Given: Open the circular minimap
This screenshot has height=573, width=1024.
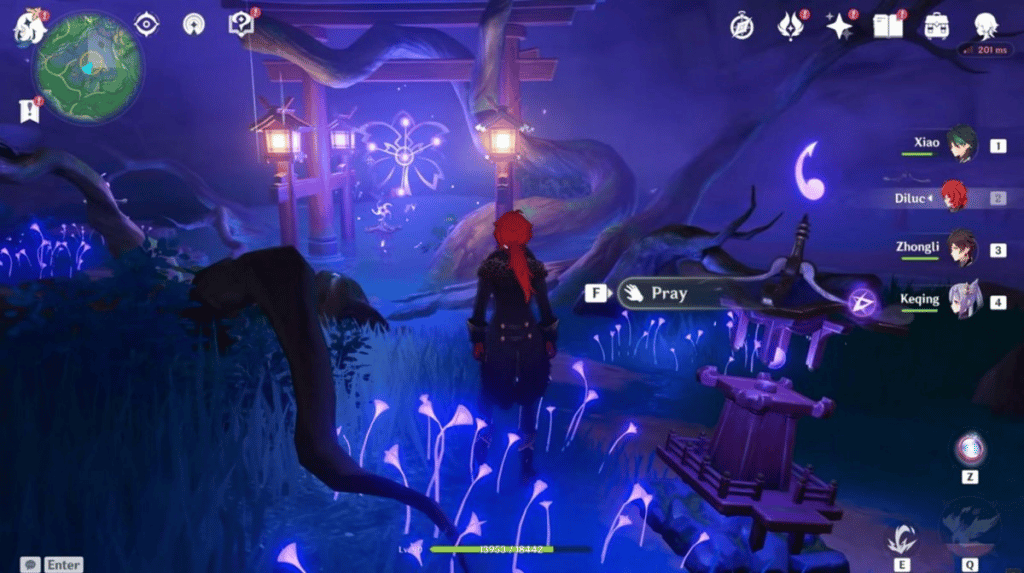Looking at the screenshot, I should coord(88,68).
